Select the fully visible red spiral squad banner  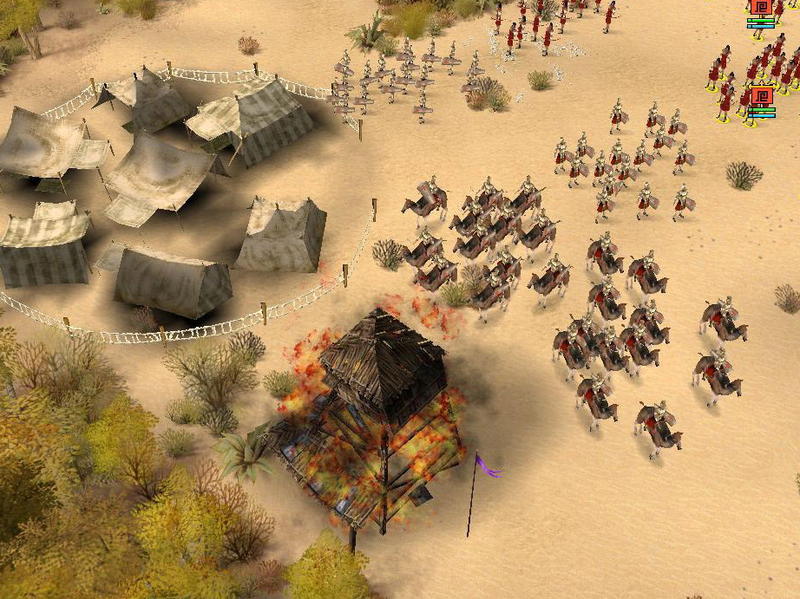(761, 96)
